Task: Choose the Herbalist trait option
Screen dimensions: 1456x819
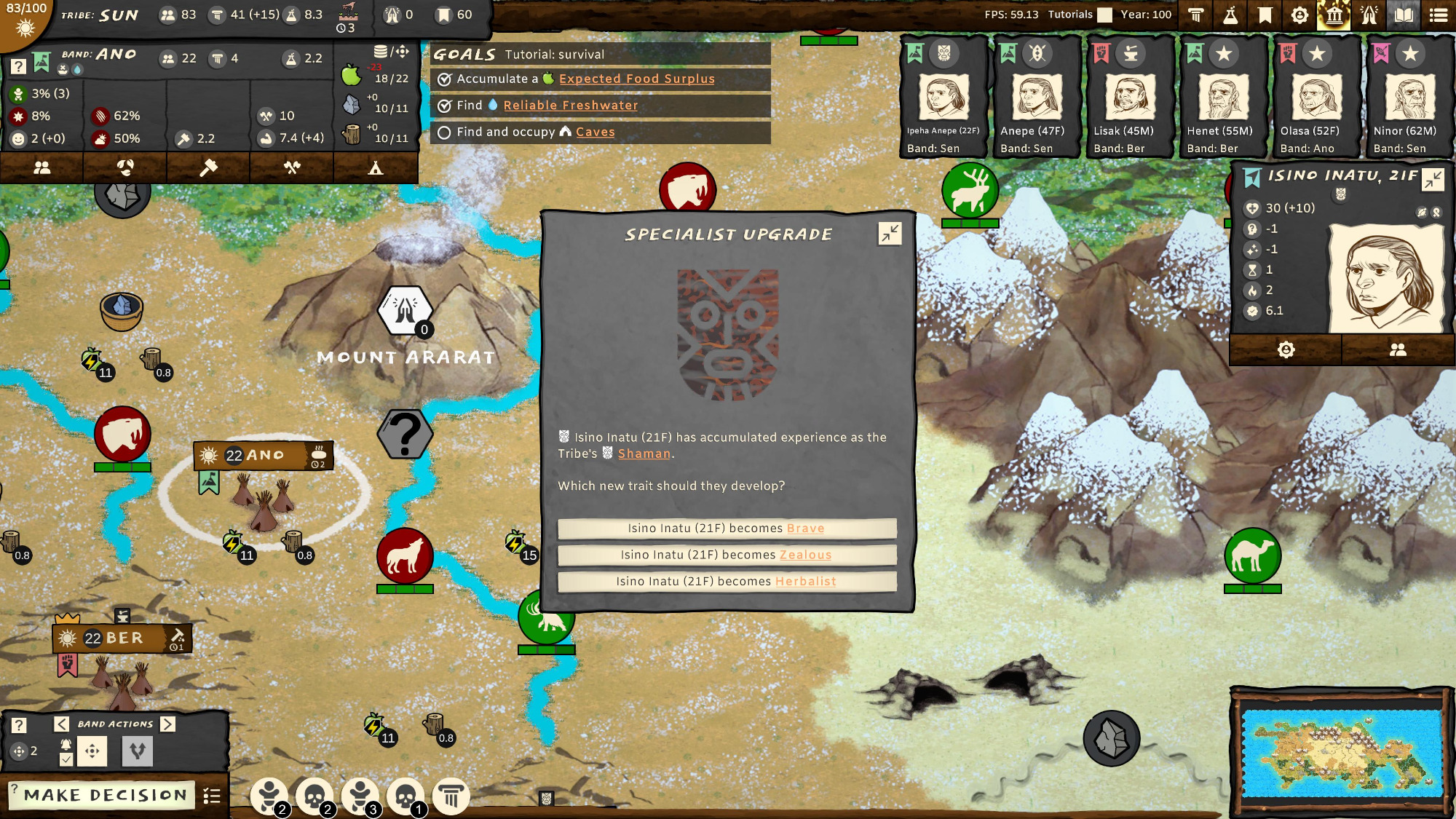Action: [x=727, y=582]
